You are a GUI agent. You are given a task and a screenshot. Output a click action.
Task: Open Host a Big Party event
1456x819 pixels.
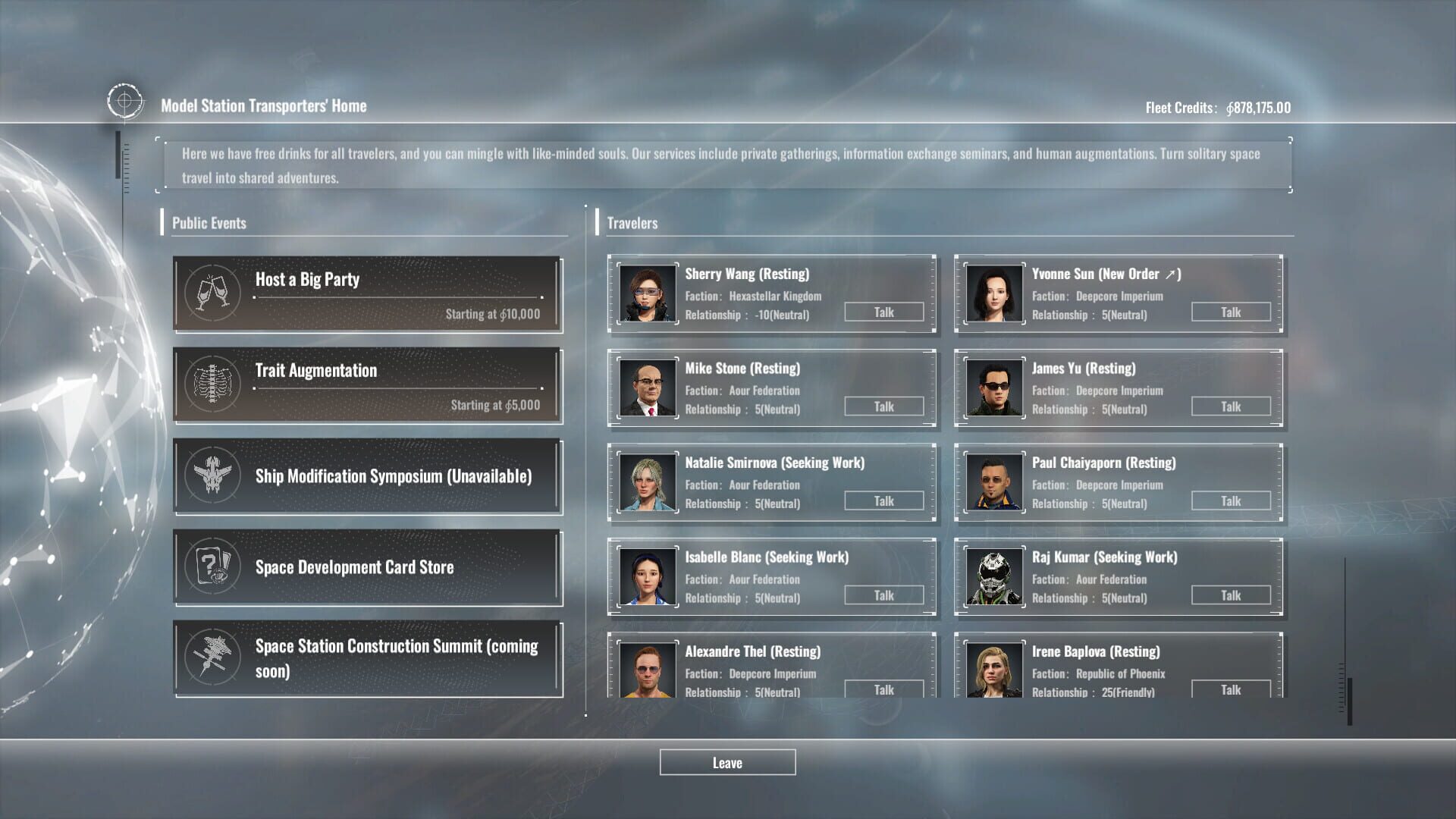coord(368,294)
